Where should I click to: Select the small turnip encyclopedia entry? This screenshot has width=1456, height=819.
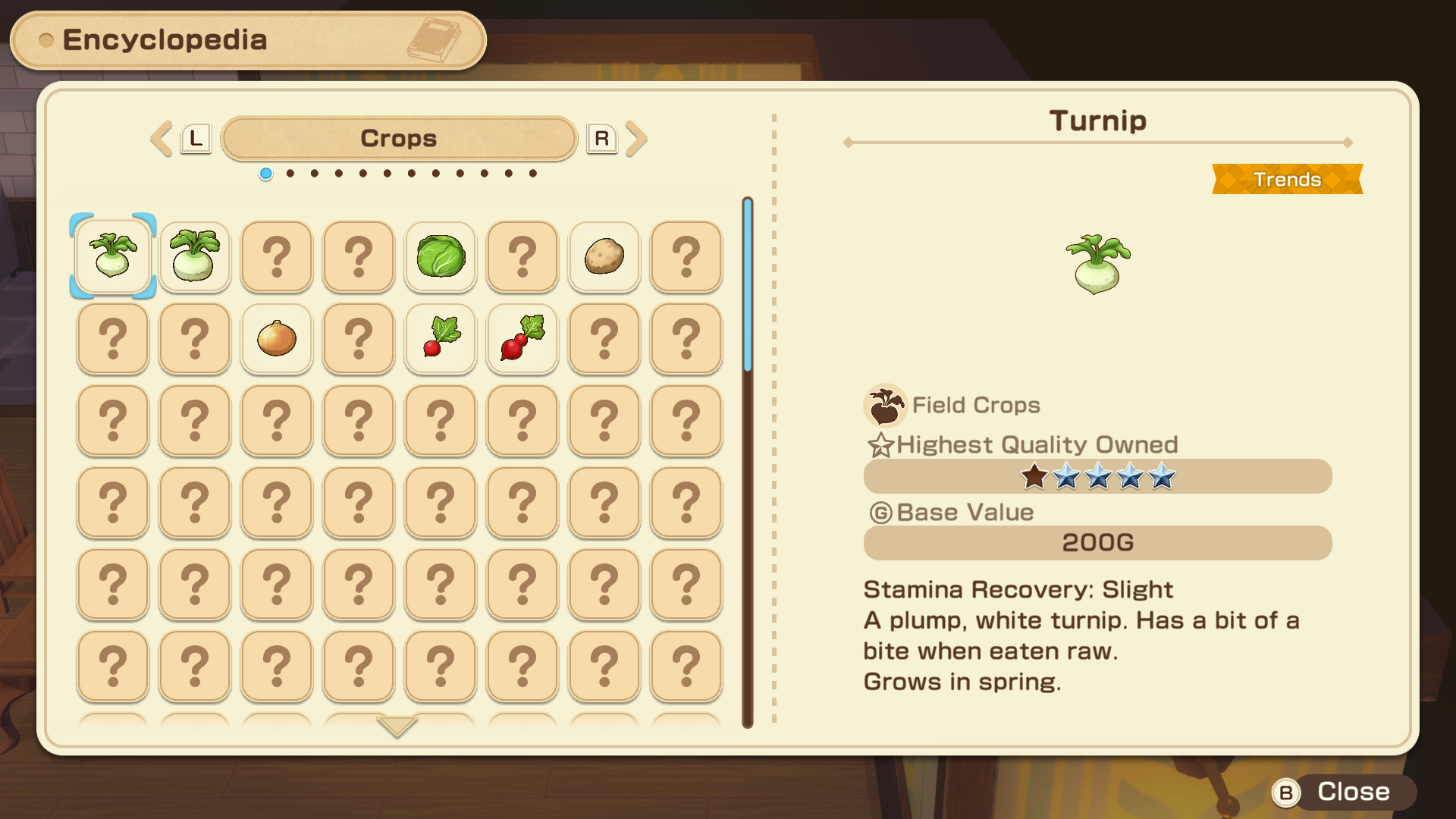click(x=113, y=256)
